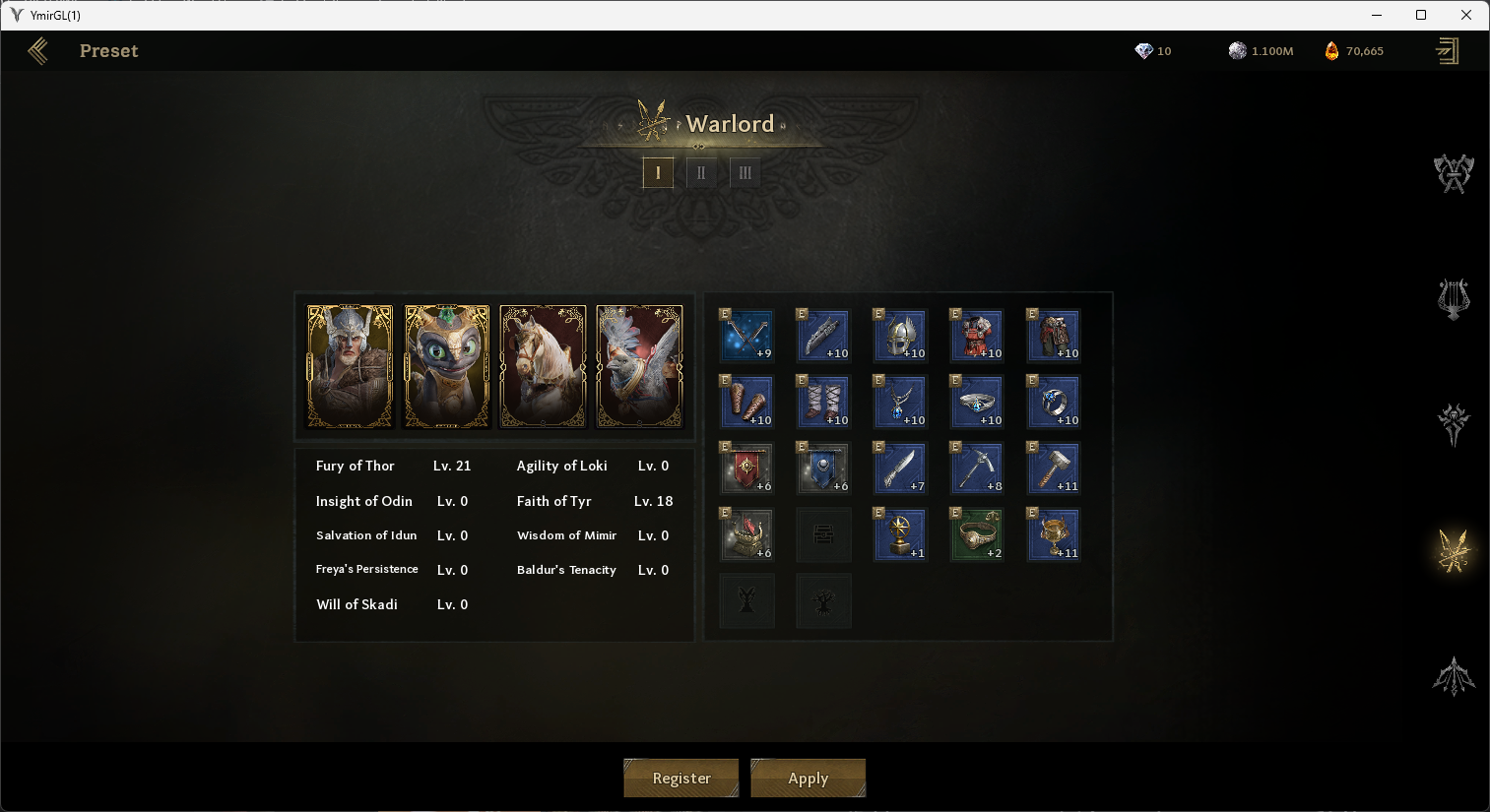Go back using the double-chevron arrow
Screen dimensions: 1490x812
point(38,51)
